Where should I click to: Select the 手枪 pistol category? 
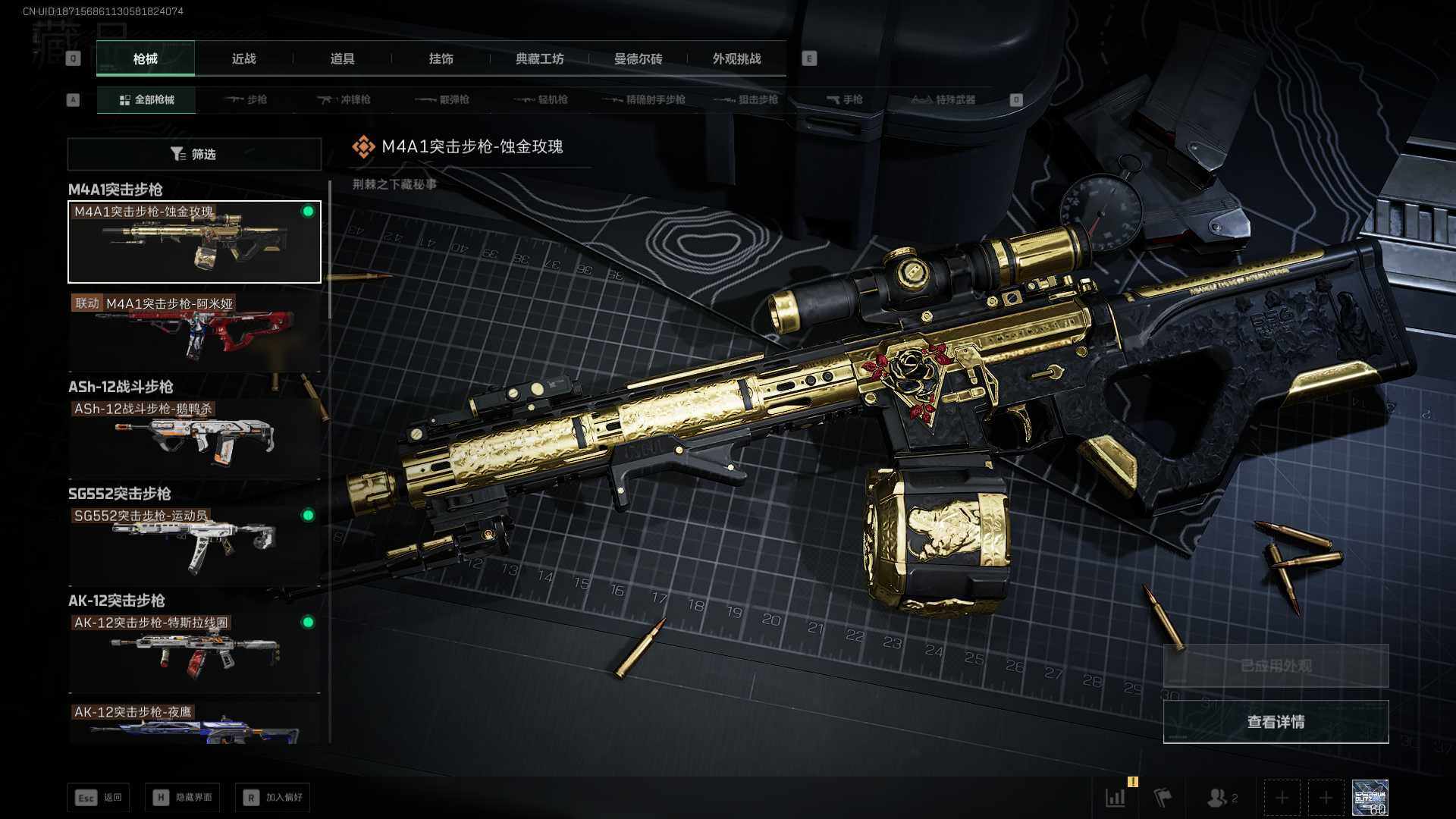tap(845, 99)
